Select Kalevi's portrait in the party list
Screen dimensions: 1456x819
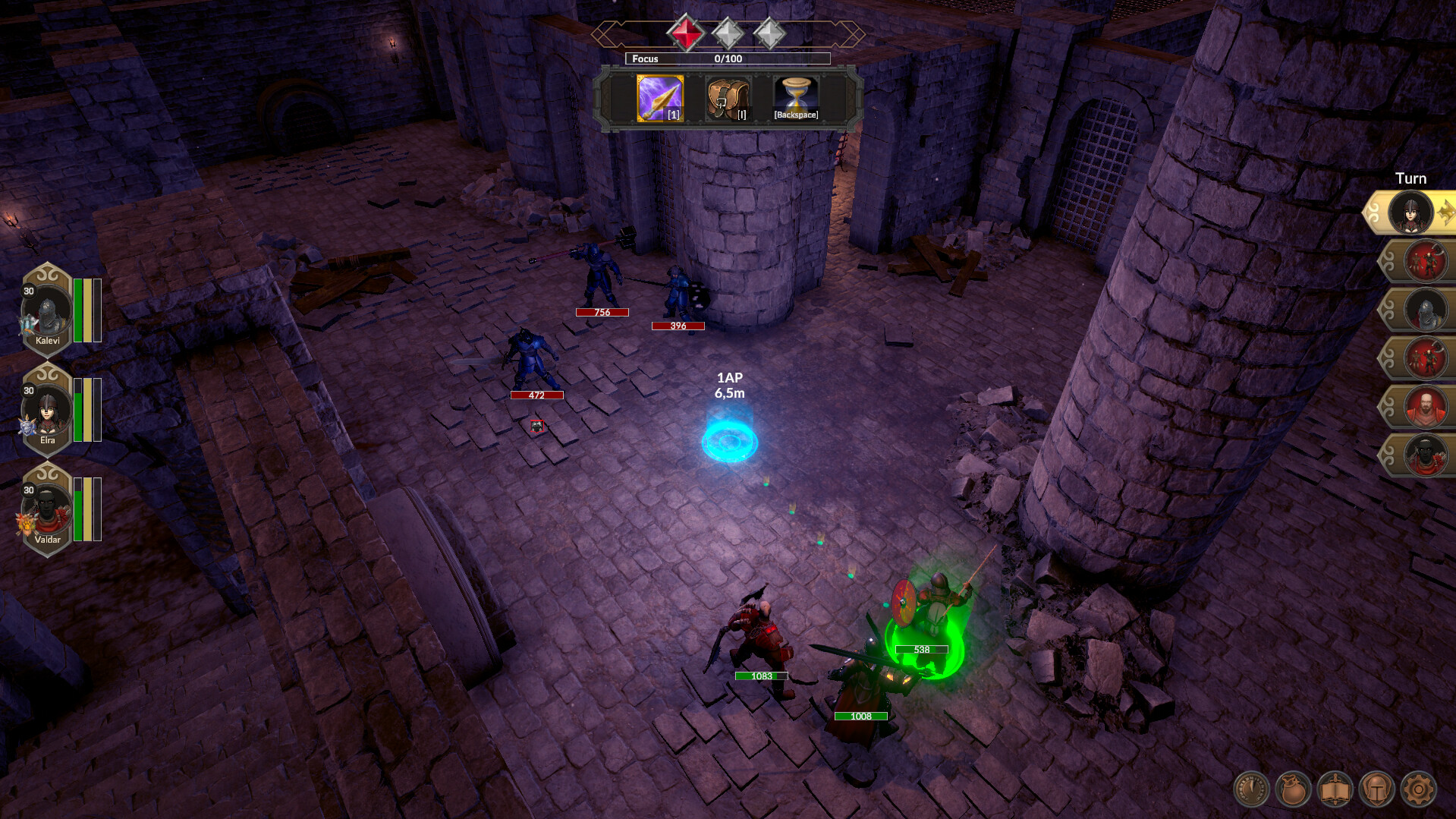click(x=47, y=309)
